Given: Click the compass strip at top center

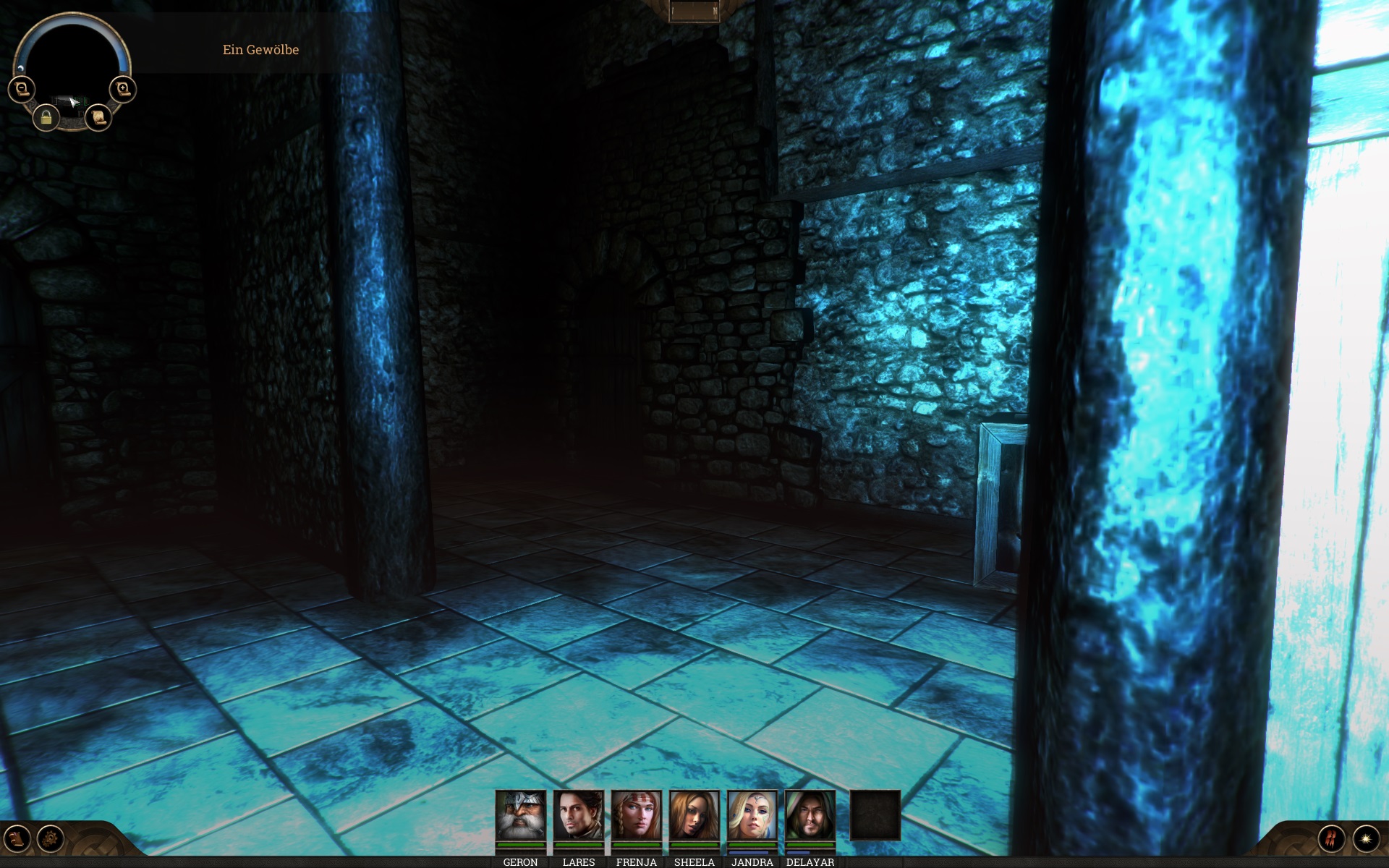Looking at the screenshot, I should tap(694, 11).
